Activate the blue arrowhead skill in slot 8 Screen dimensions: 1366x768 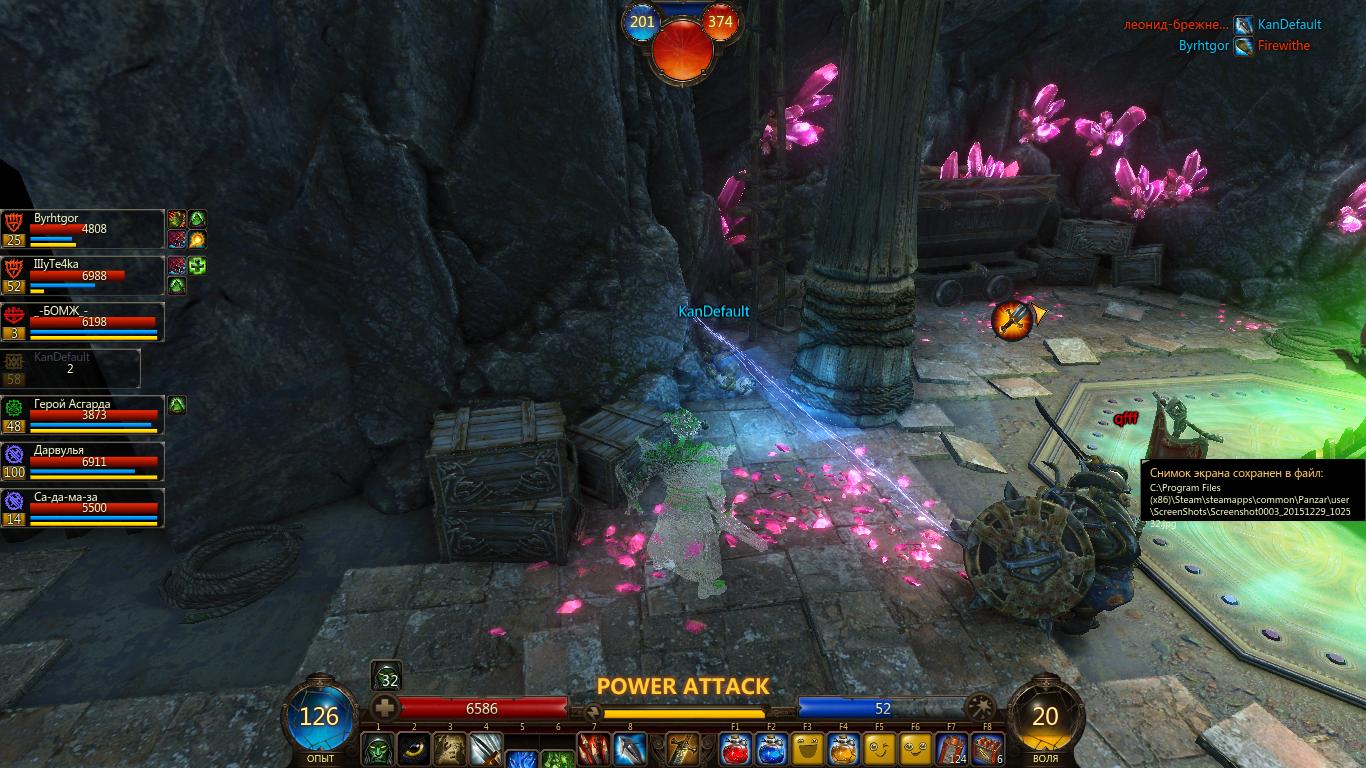coord(630,749)
